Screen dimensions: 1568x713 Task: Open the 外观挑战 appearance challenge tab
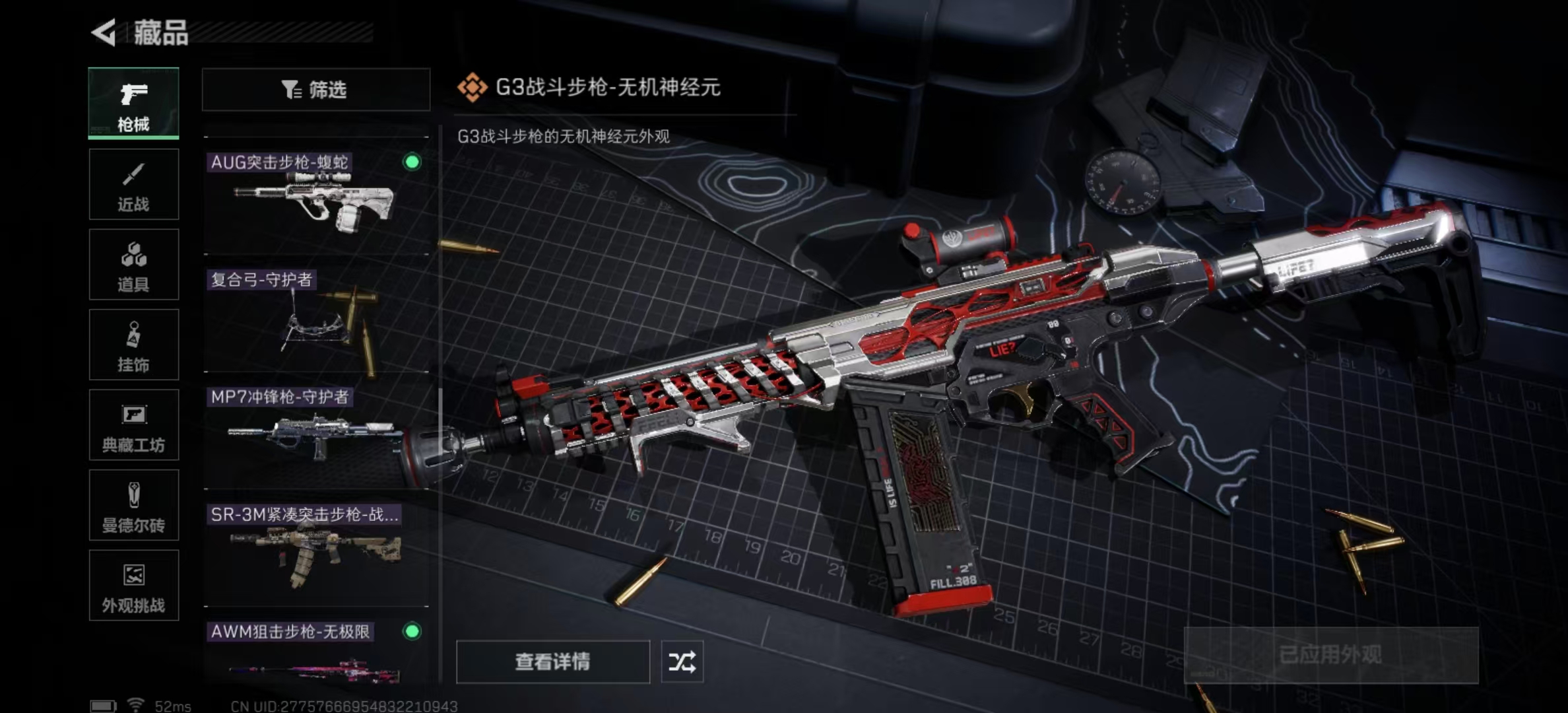(134, 586)
